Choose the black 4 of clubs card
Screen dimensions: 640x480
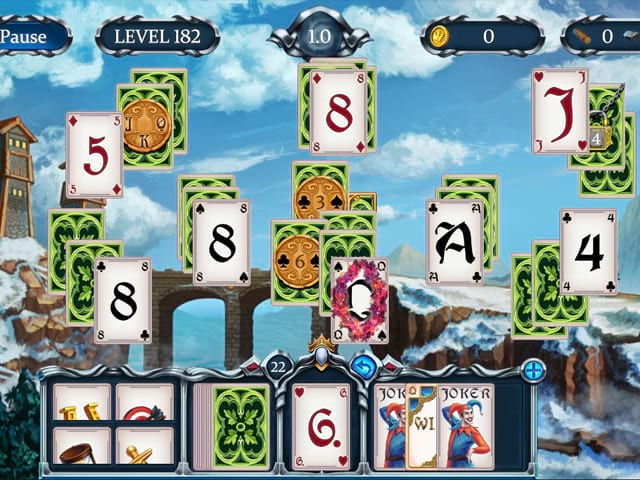[587, 251]
